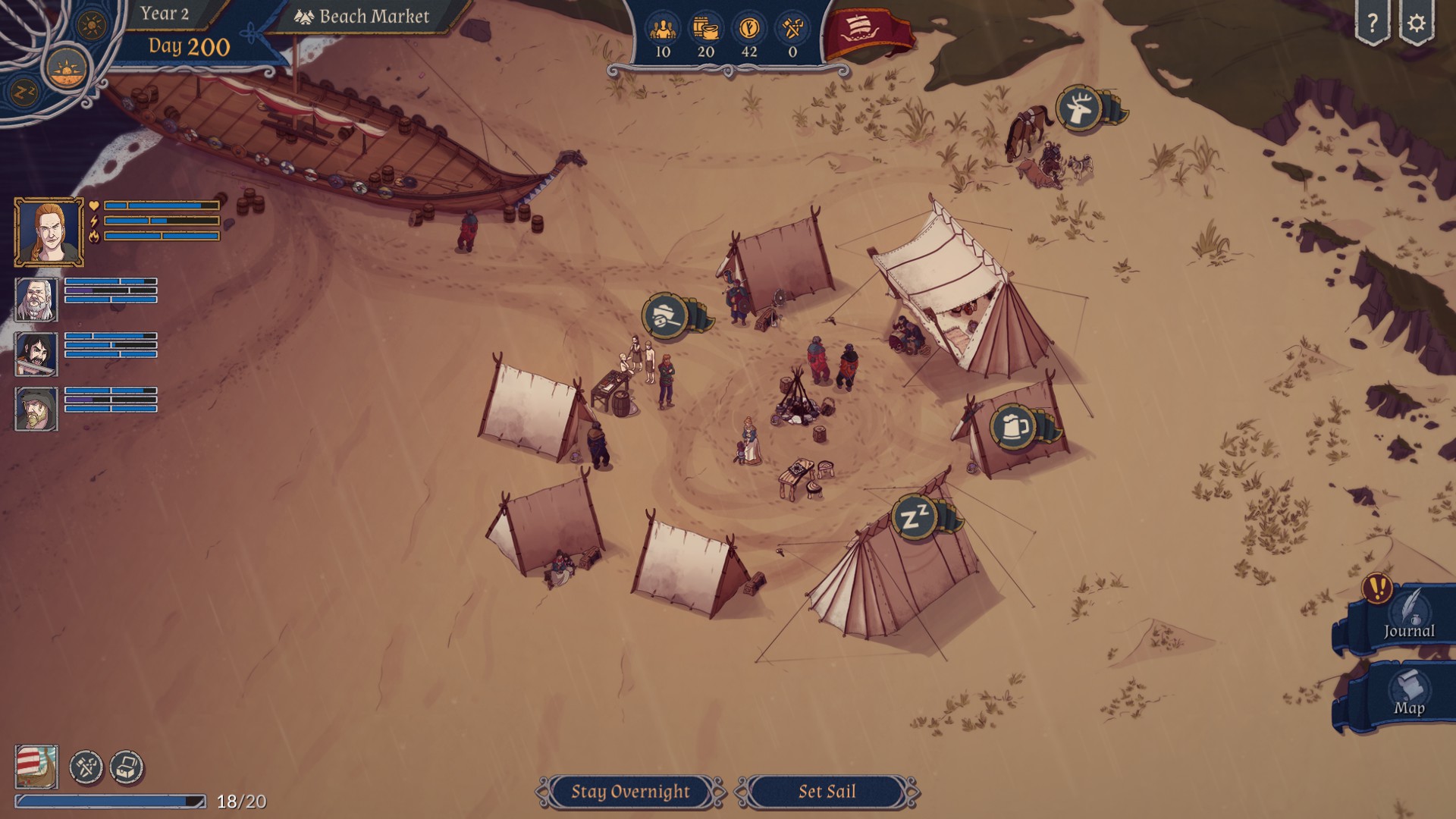Open the longship panel icon

(36, 767)
